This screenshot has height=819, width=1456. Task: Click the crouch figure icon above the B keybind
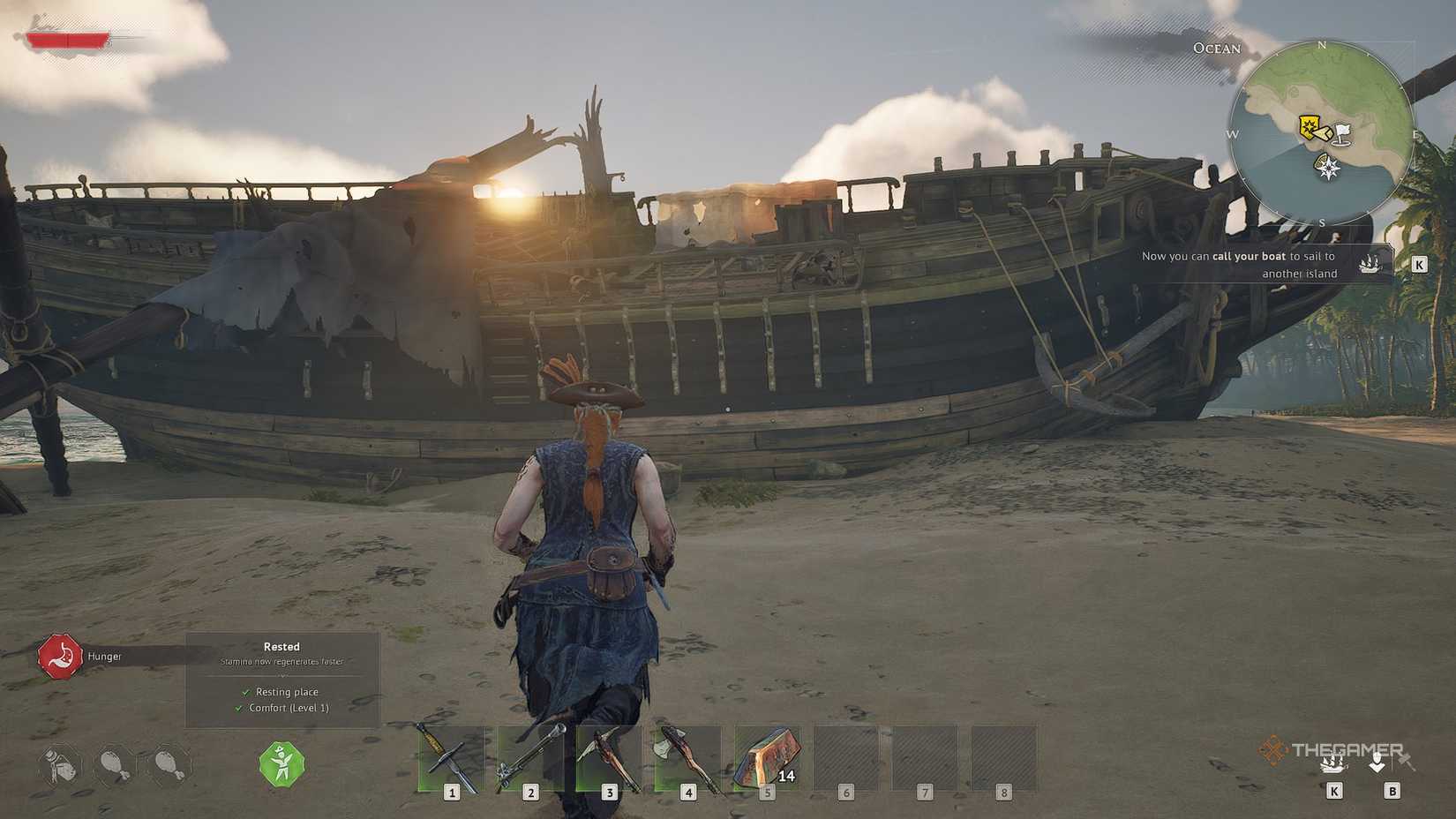point(1379,760)
